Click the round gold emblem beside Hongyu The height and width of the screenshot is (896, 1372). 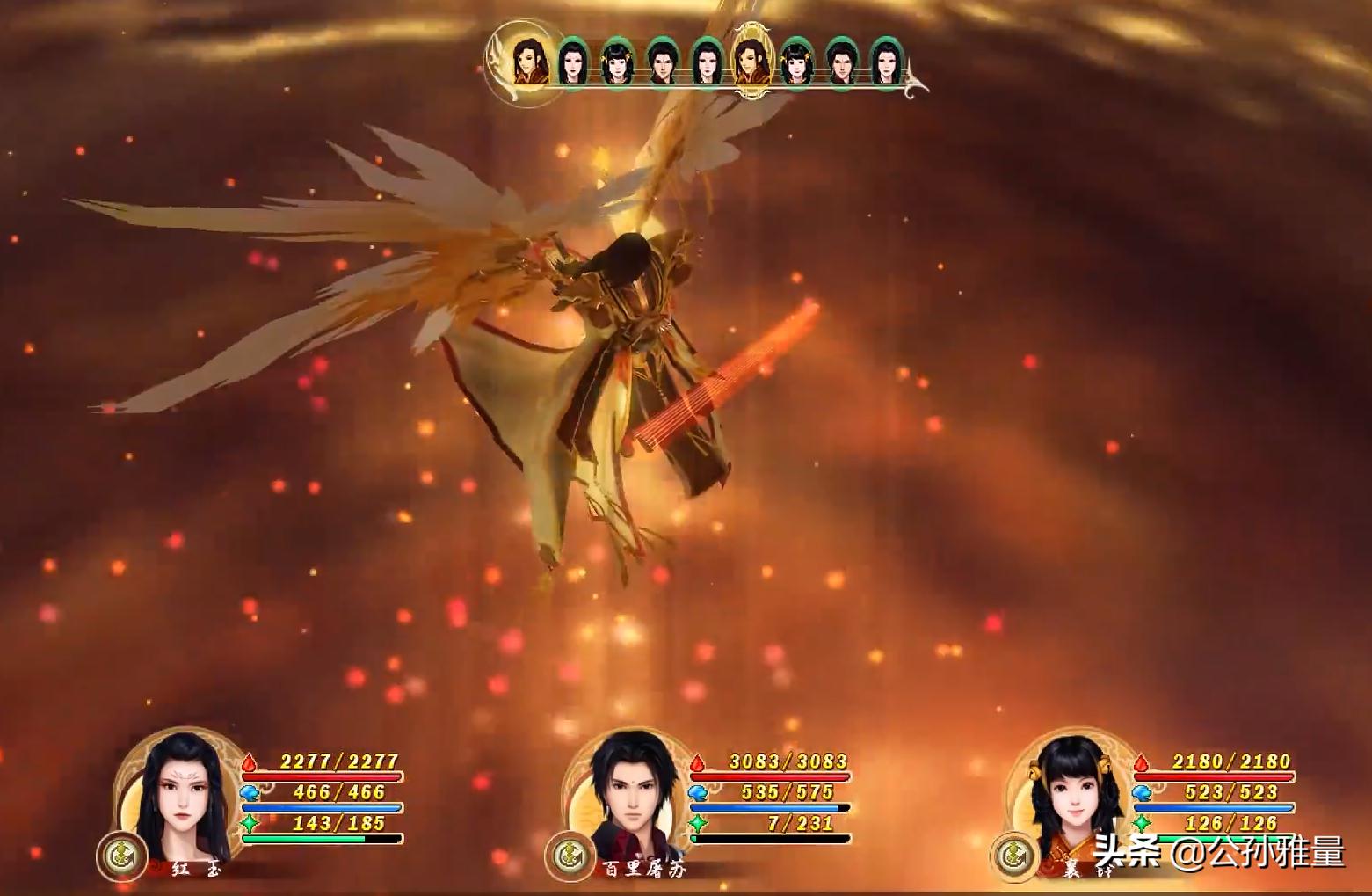[120, 854]
